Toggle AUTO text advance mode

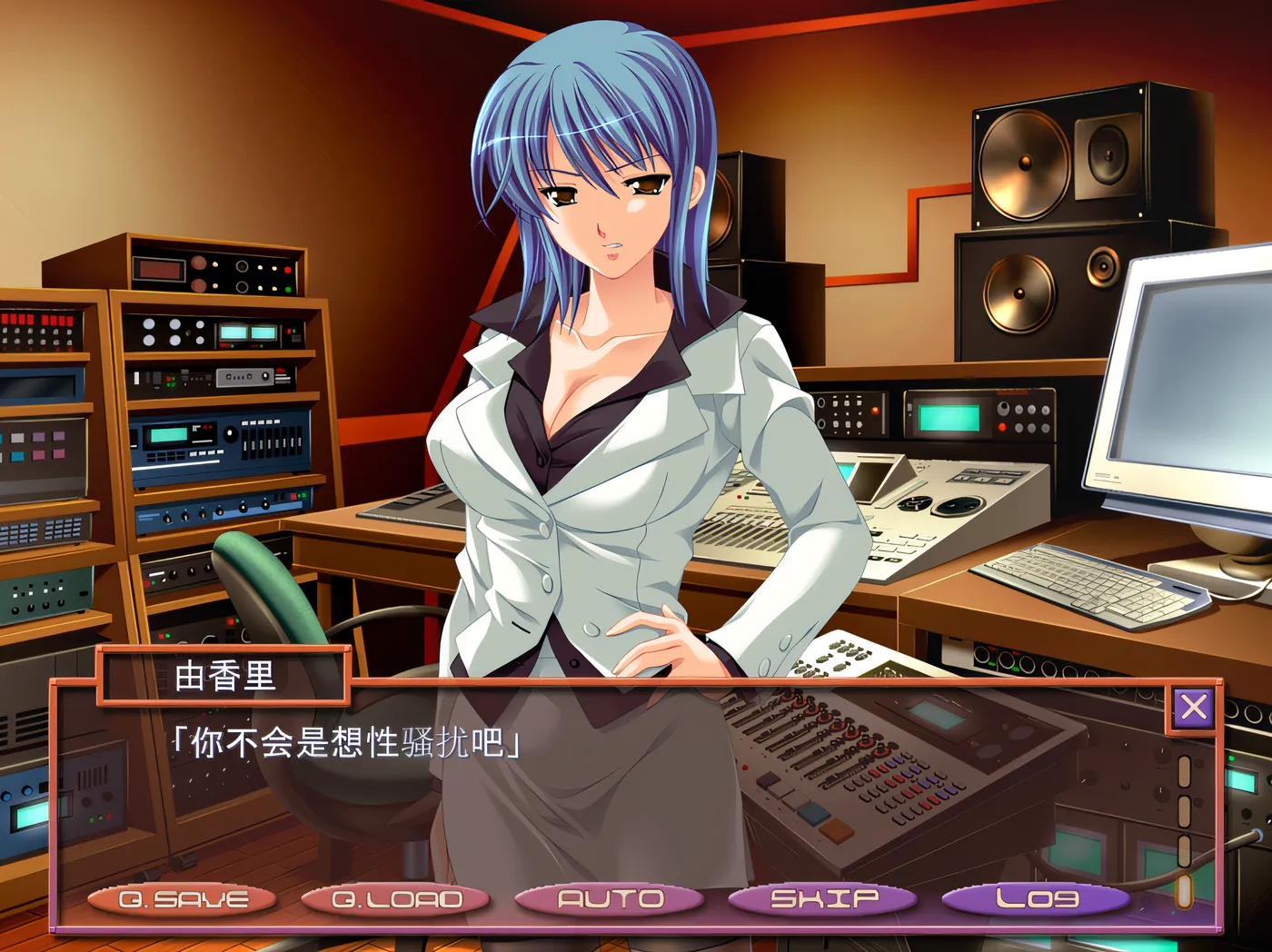point(610,899)
